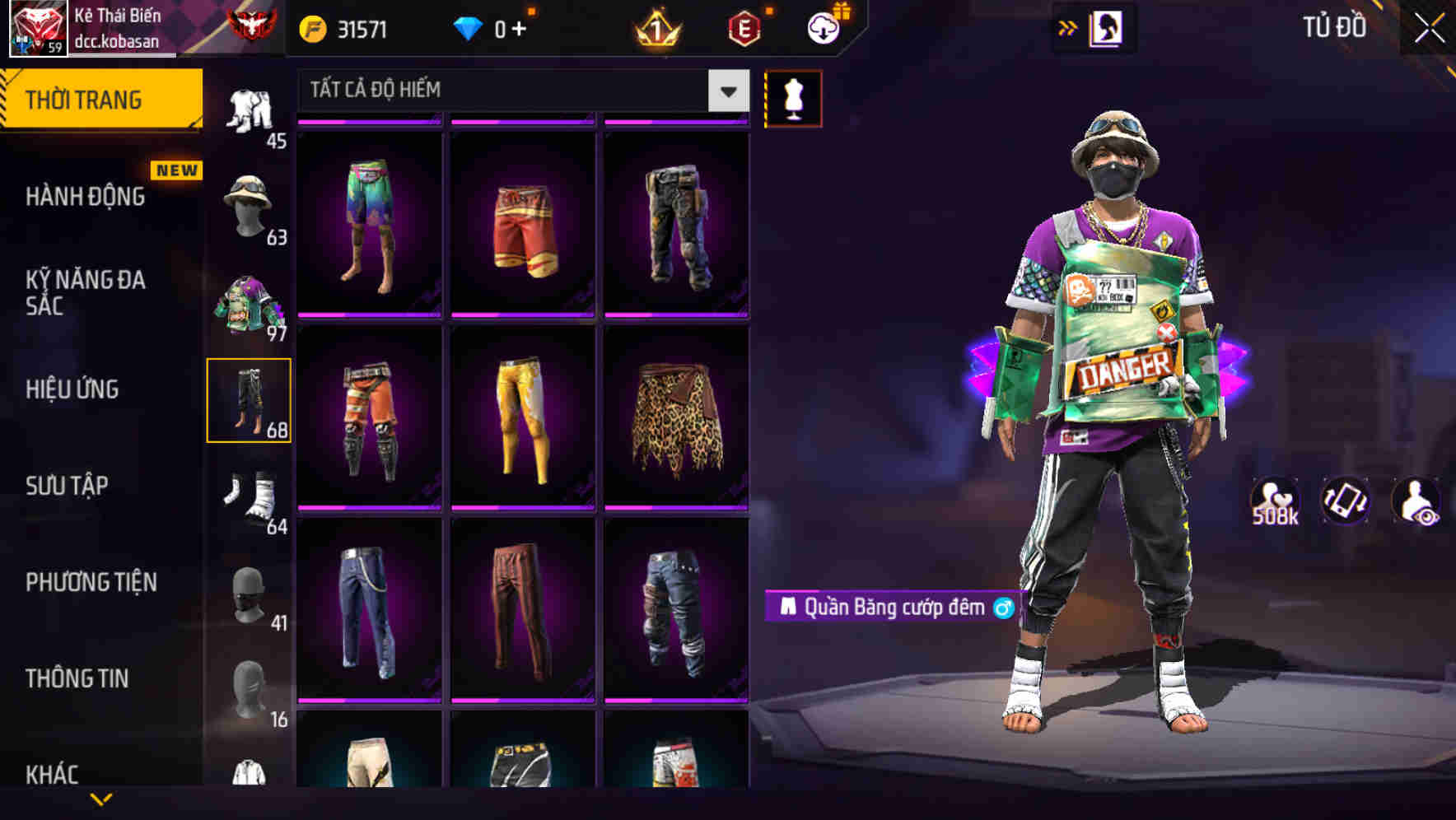Select the leopard print skirt thumbnail
This screenshot has width=1456, height=820.
pos(677,420)
